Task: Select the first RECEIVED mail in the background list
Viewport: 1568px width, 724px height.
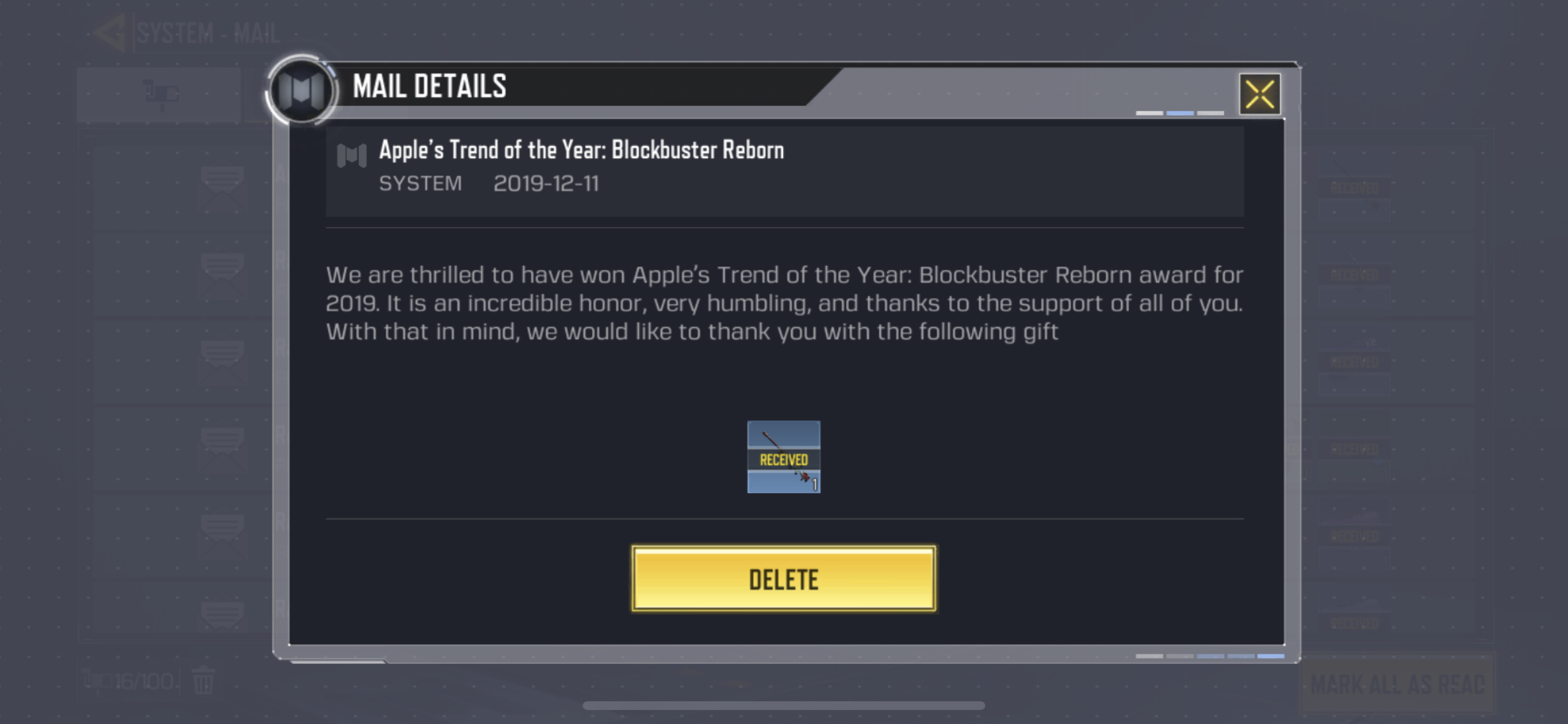Action: click(x=1354, y=189)
